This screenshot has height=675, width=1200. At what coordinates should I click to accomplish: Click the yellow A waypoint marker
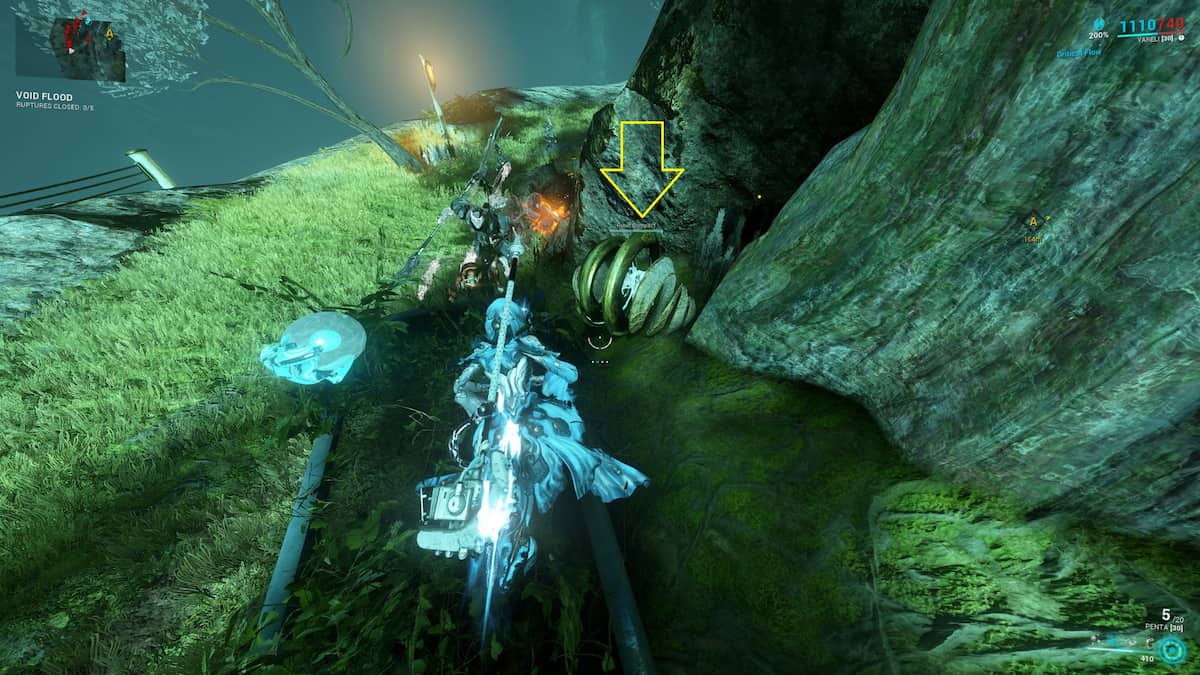(x=1032, y=222)
